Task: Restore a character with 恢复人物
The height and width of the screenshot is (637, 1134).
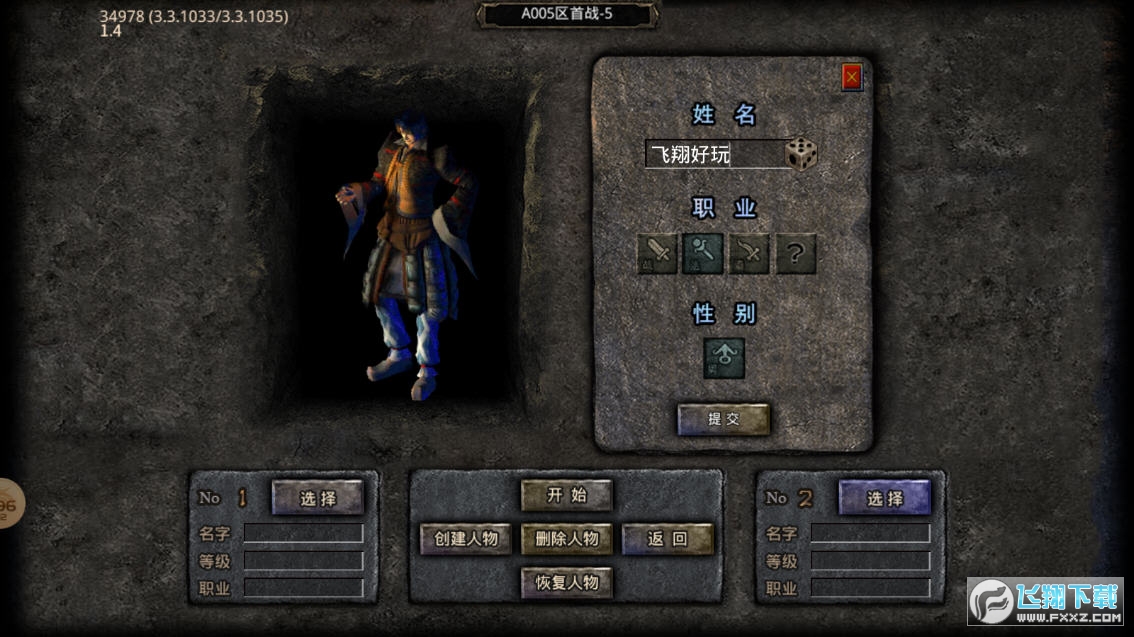Action: 567,582
